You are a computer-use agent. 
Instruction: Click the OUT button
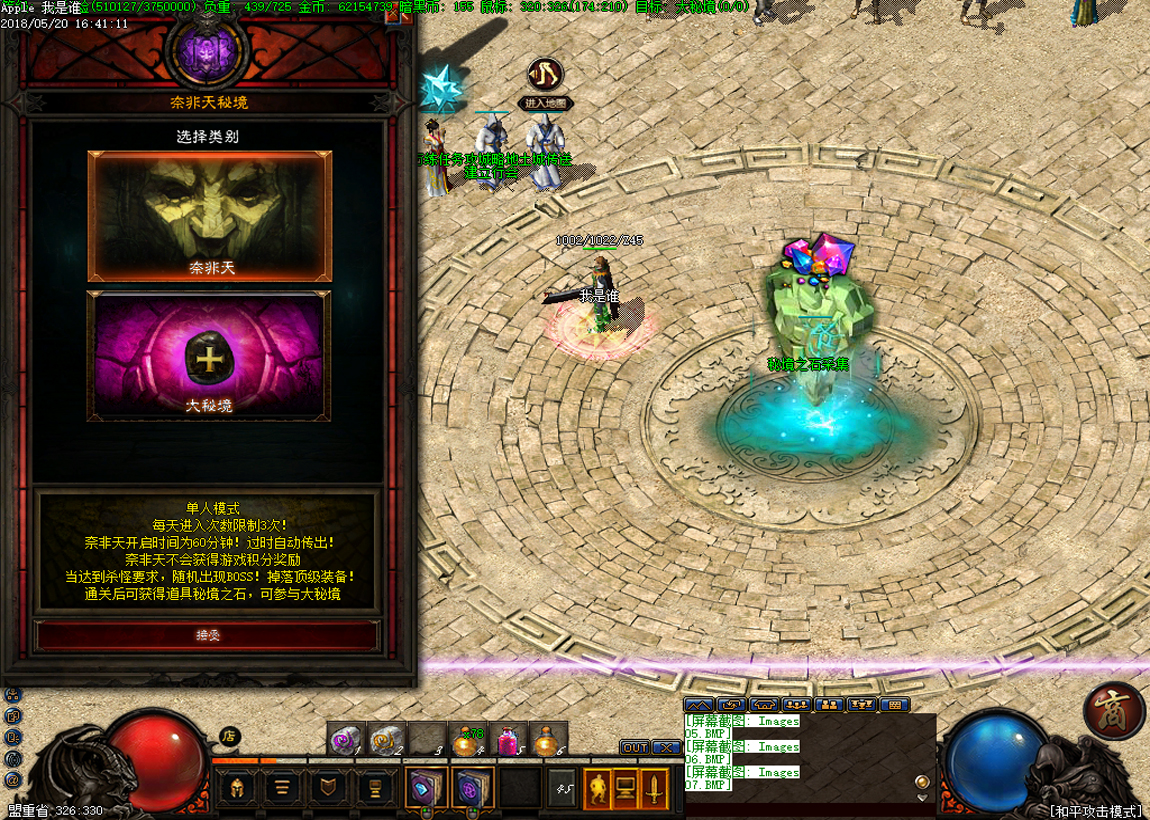[634, 748]
